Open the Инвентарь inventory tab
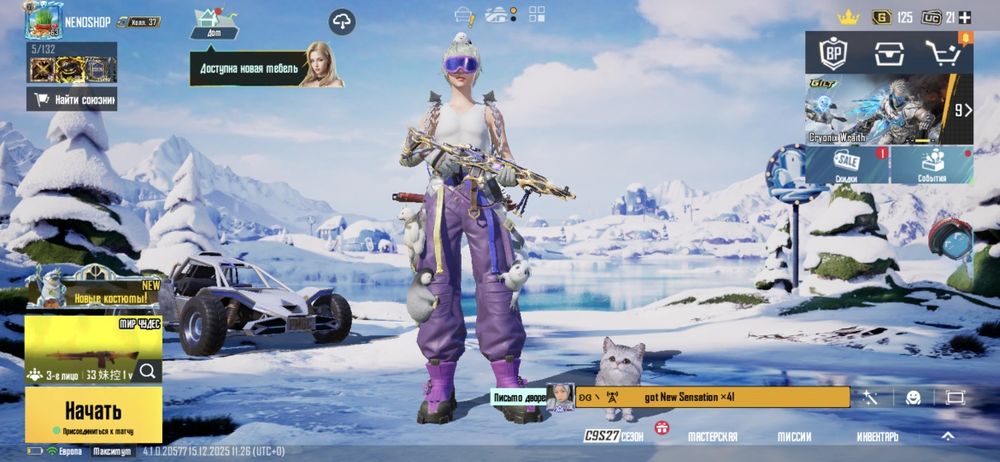Screen dimensions: 1000x462 pos(878,437)
